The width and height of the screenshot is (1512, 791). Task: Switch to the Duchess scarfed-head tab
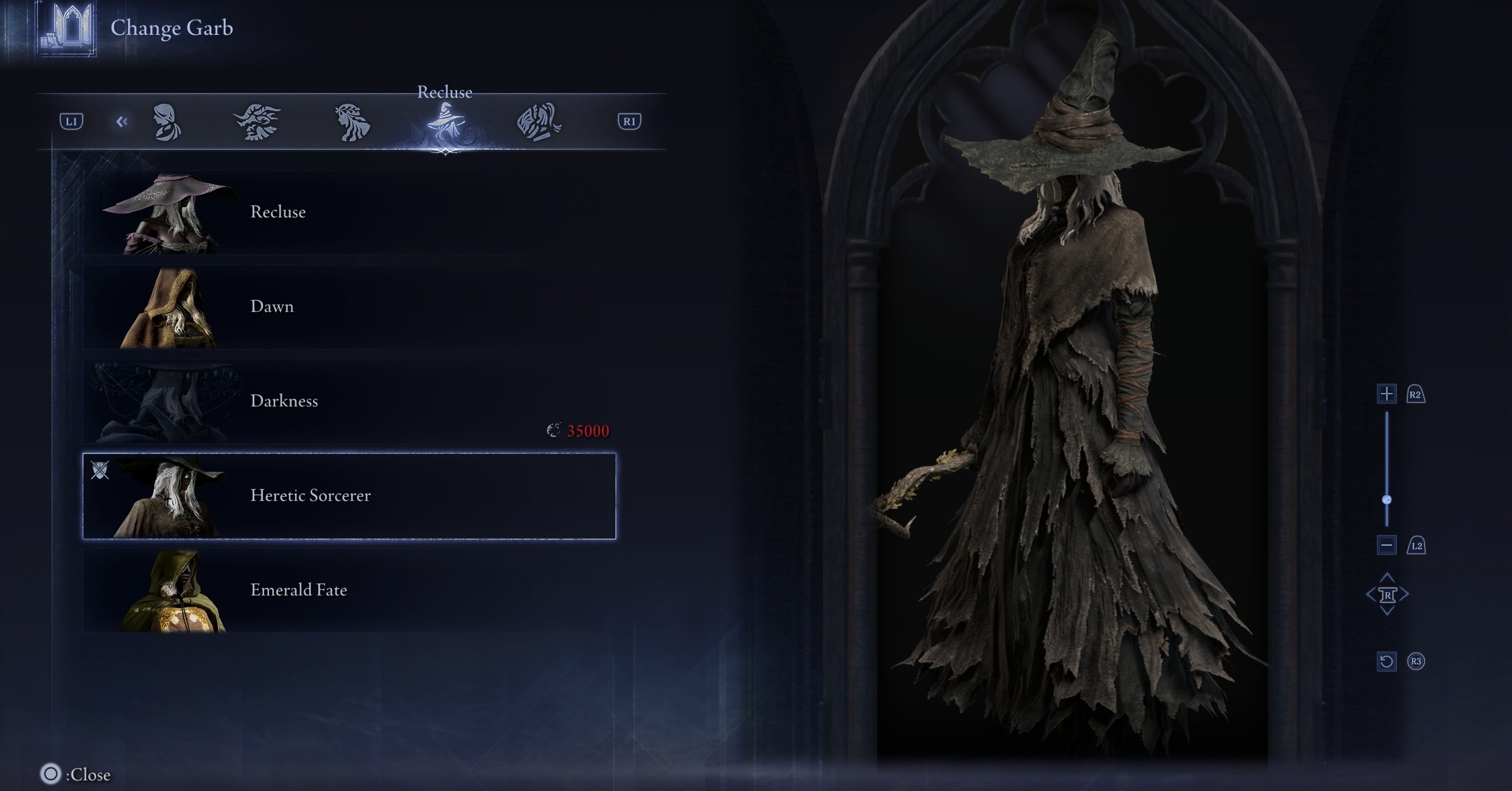pyautogui.click(x=167, y=122)
